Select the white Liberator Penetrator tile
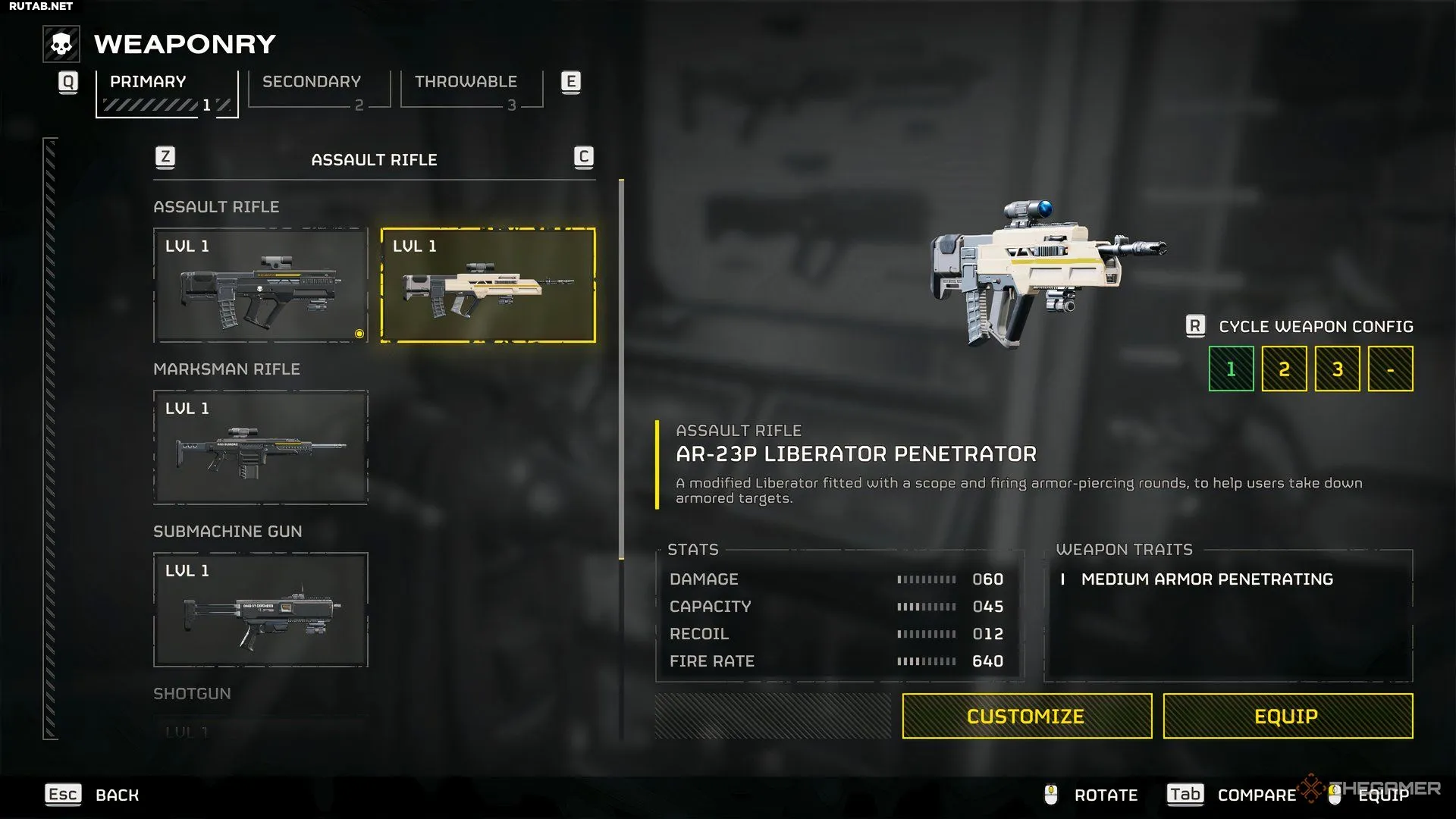The image size is (1456, 819). (x=488, y=286)
